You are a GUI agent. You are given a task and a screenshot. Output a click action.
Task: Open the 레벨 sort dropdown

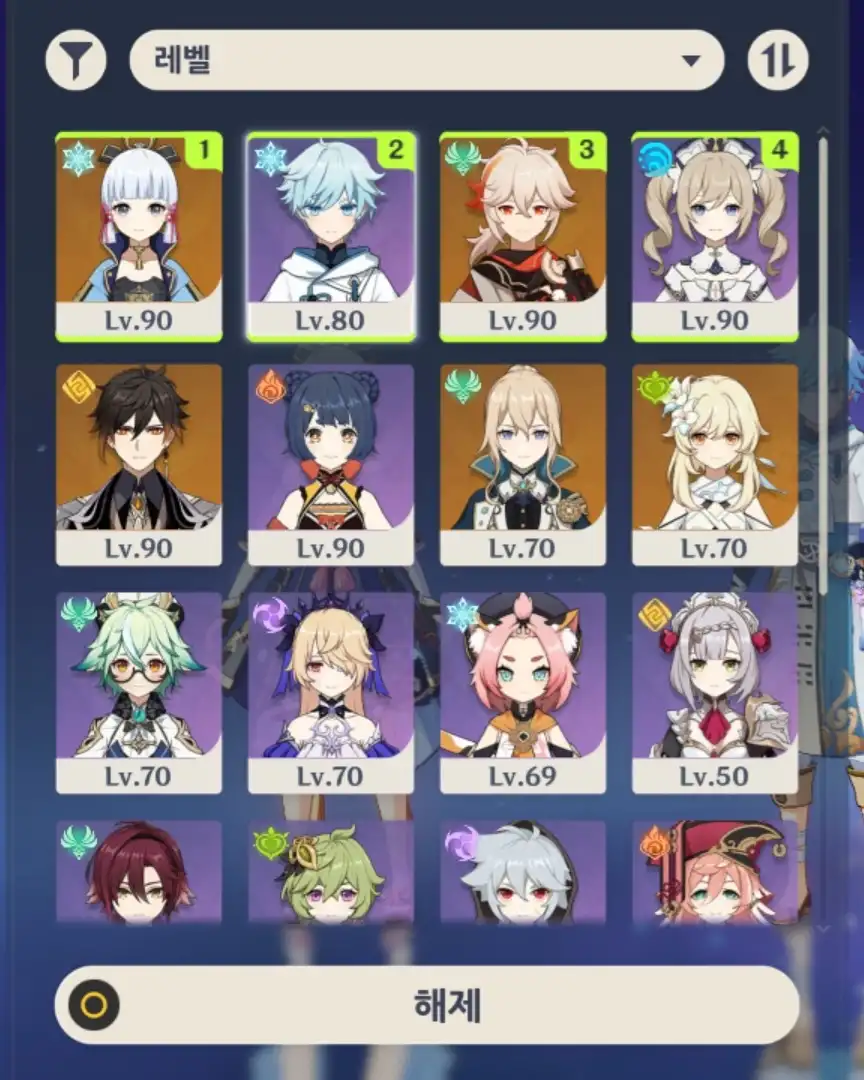click(x=427, y=60)
